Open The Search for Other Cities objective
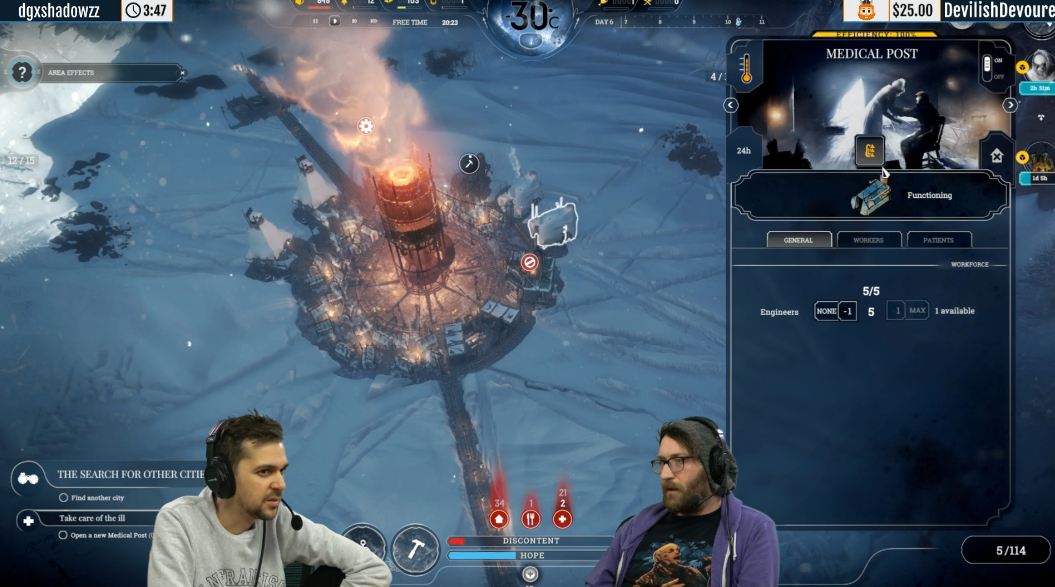Viewport: 1055px width, 587px height. tap(130, 474)
